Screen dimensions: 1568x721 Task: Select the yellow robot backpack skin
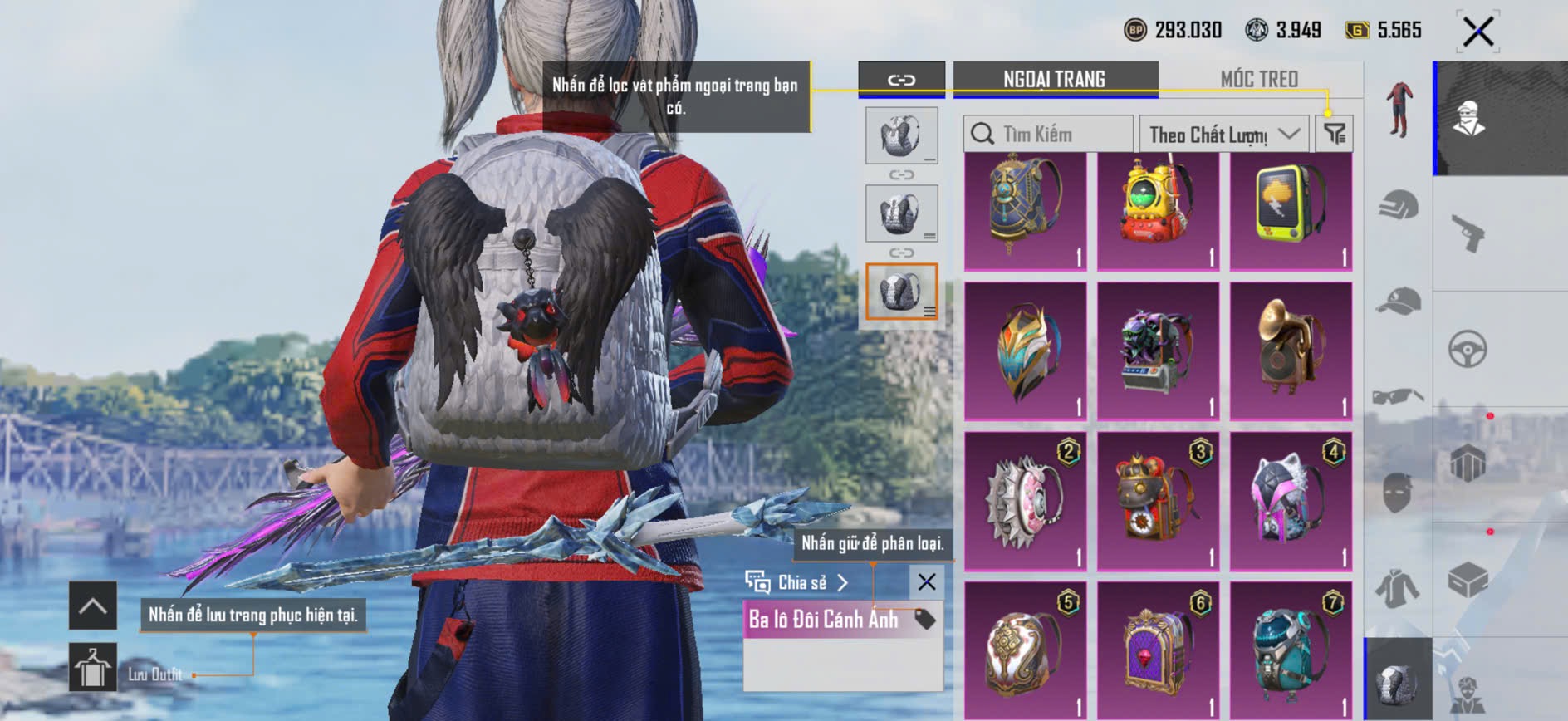pos(1158,211)
